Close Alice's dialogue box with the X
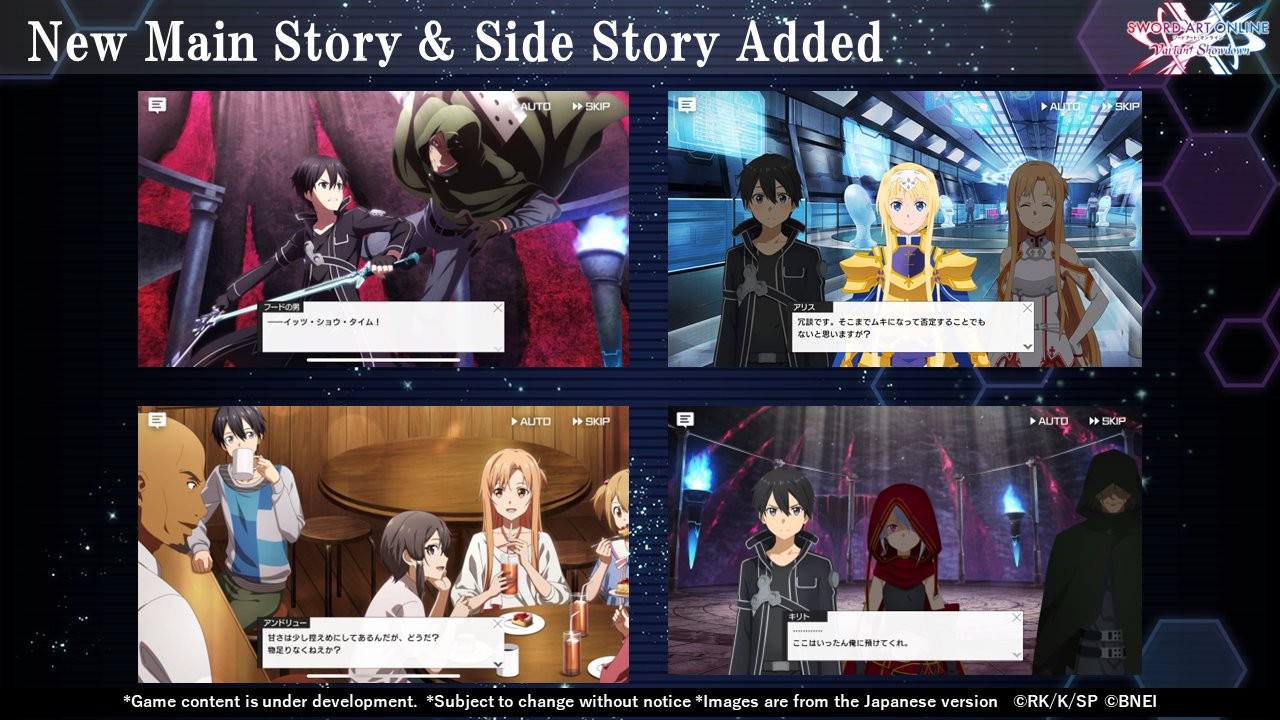 [1027, 309]
